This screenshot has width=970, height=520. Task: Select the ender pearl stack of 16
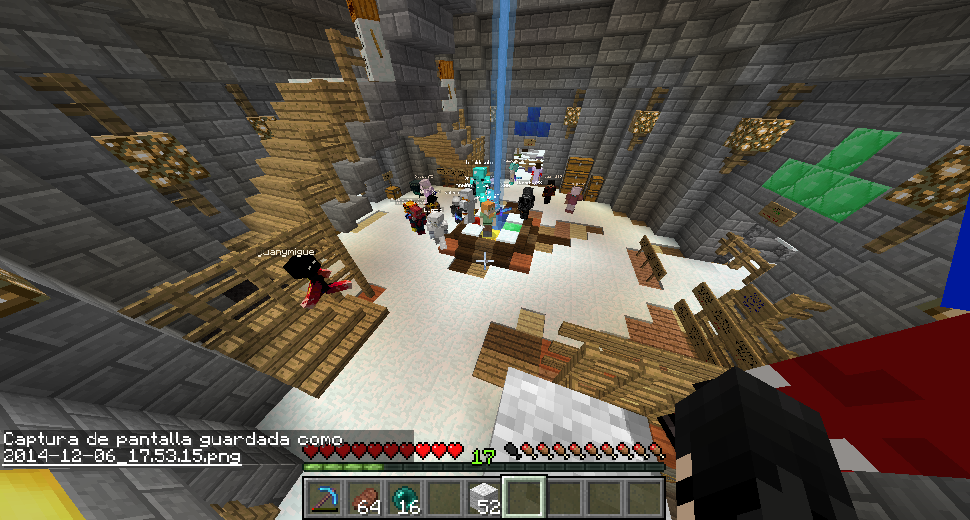(x=405, y=496)
